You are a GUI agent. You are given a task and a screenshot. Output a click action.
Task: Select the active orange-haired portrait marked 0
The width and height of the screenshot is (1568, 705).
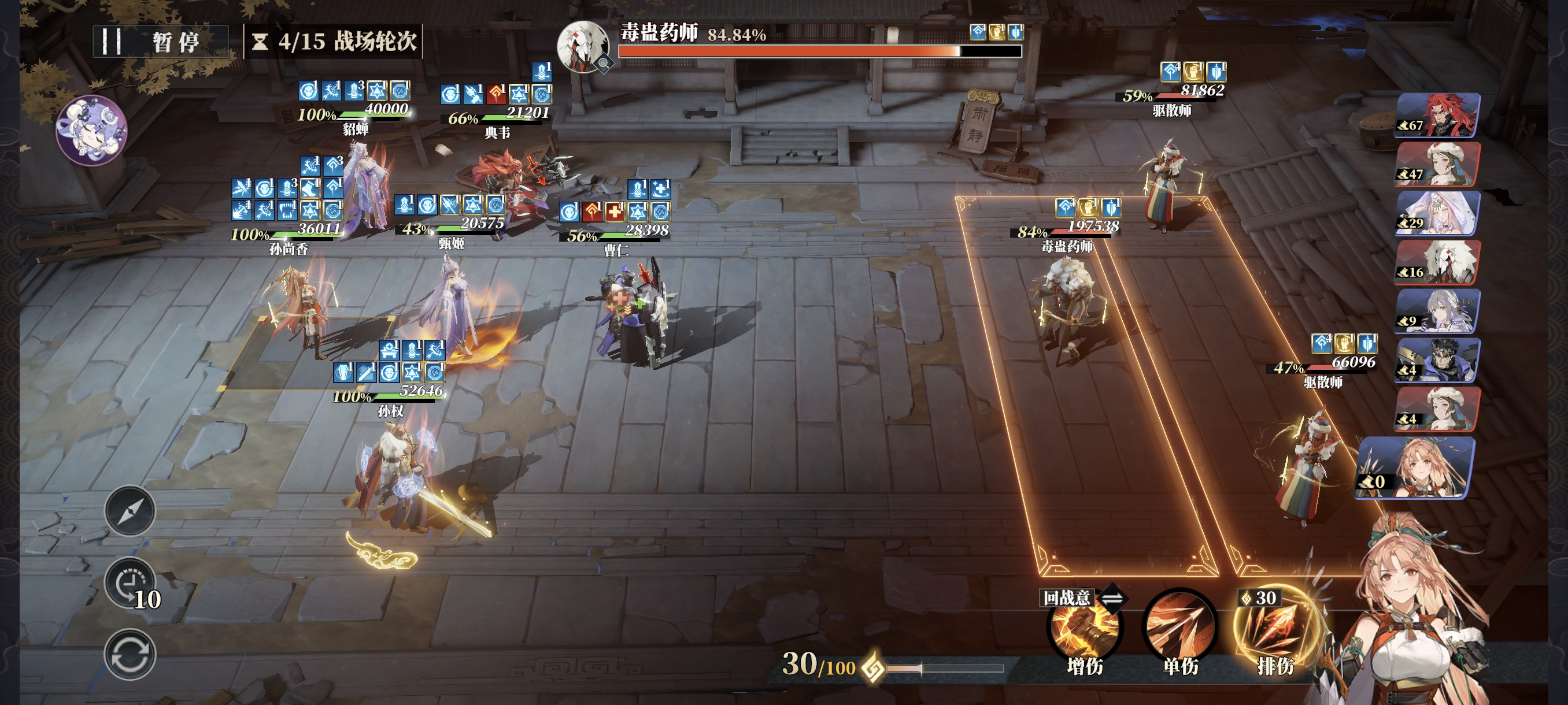coord(1415,467)
